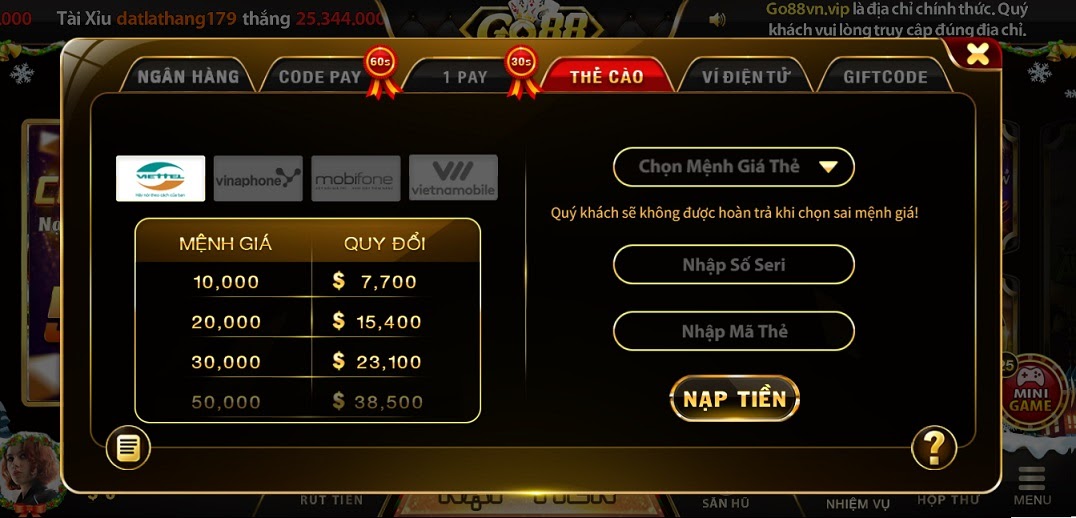
Task: Go to the Giftcode tab
Action: point(885,77)
